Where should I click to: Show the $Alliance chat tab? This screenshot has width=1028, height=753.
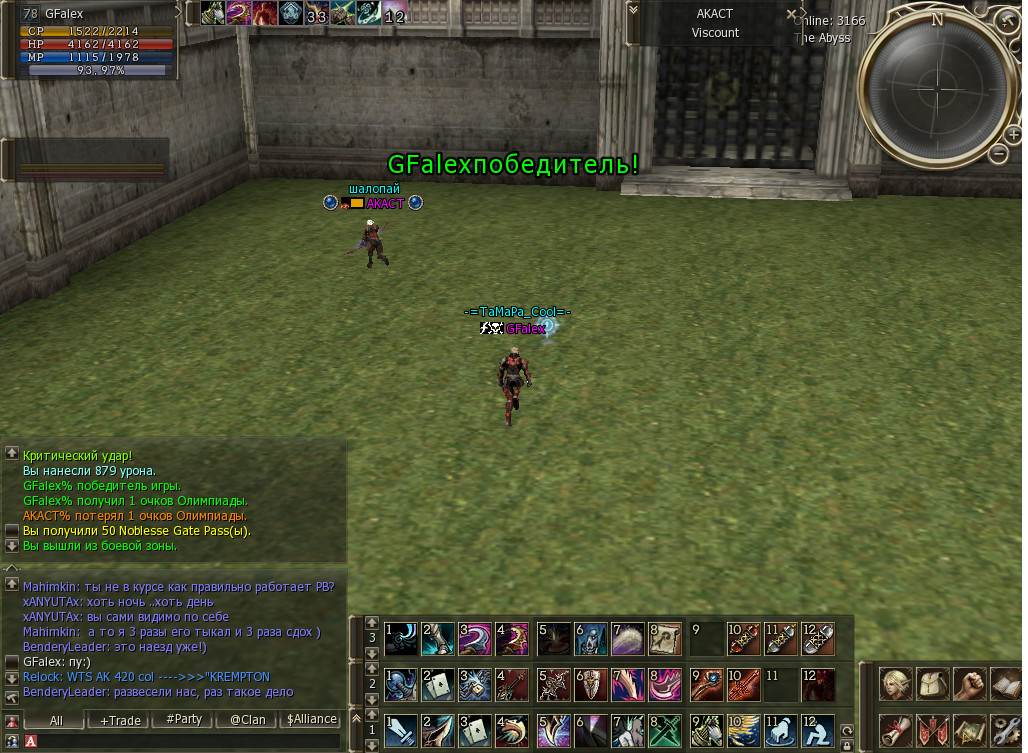click(x=311, y=719)
